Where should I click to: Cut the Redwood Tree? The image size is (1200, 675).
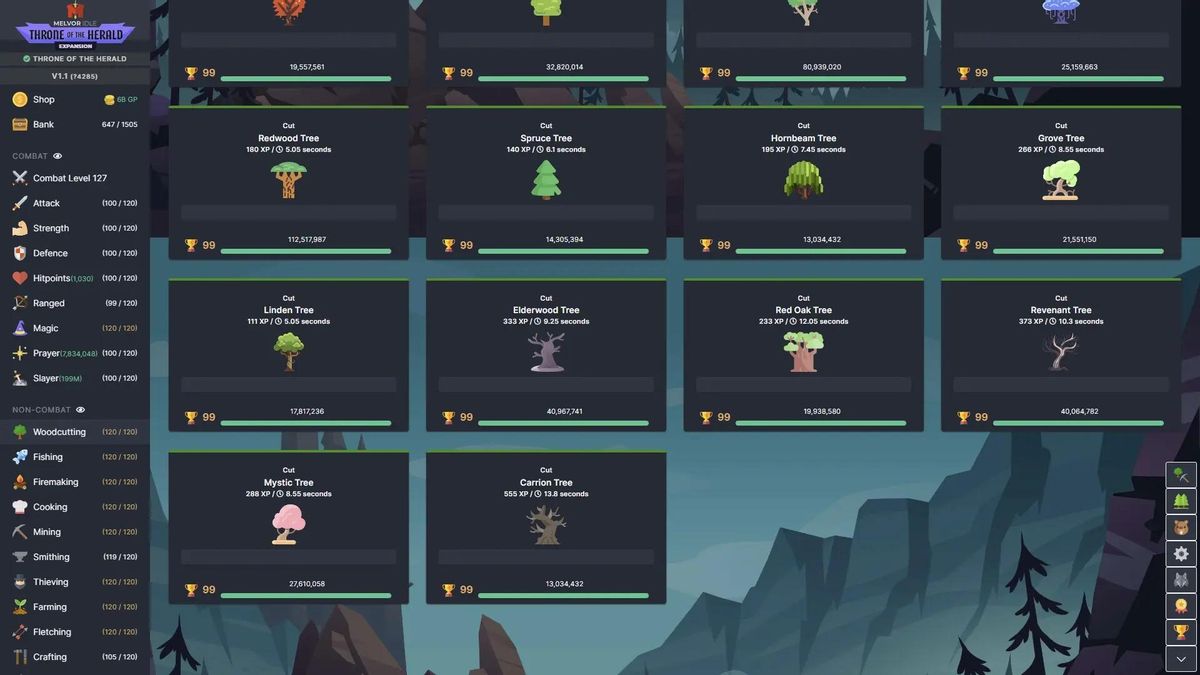click(x=288, y=181)
